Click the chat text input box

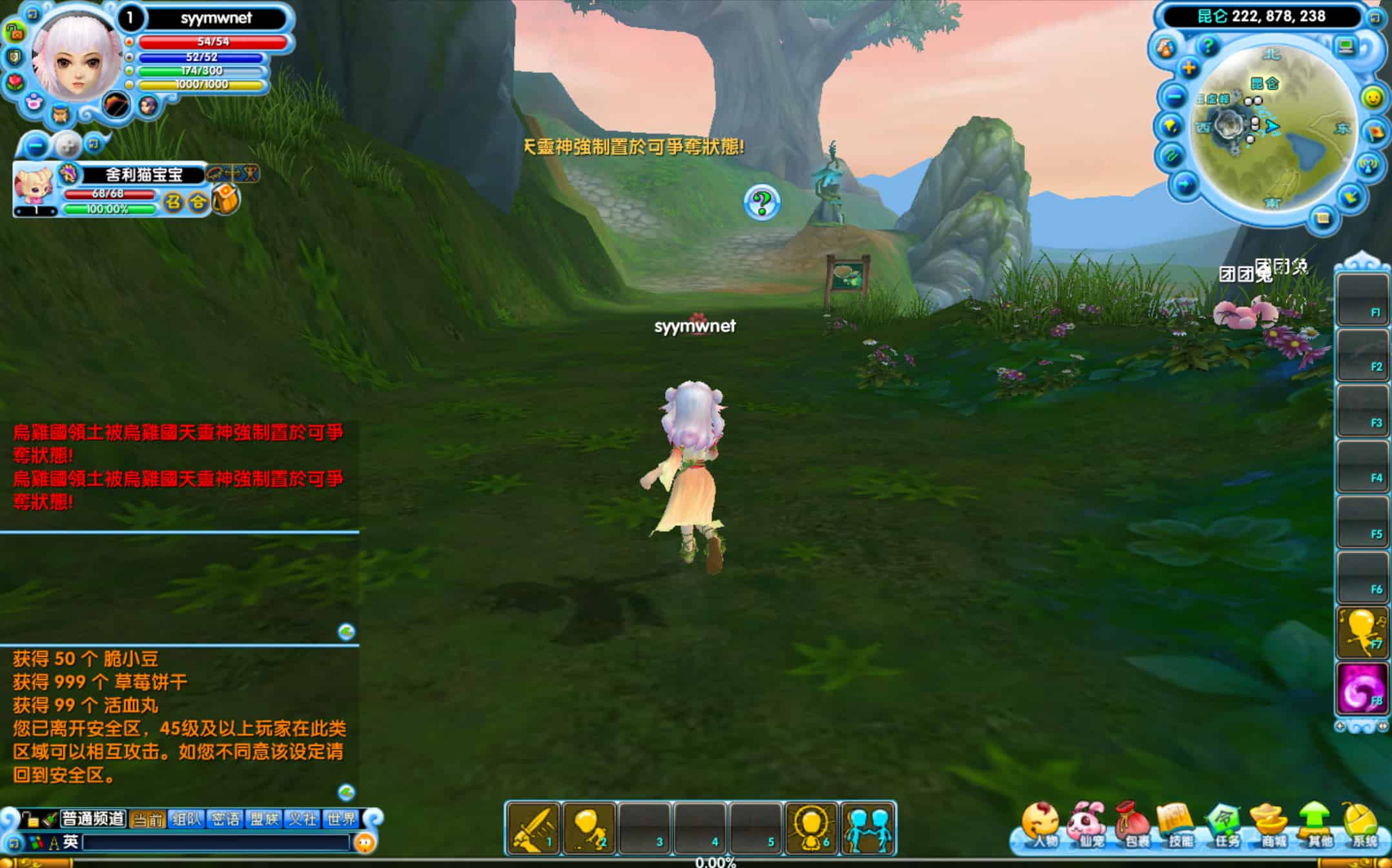[216, 842]
